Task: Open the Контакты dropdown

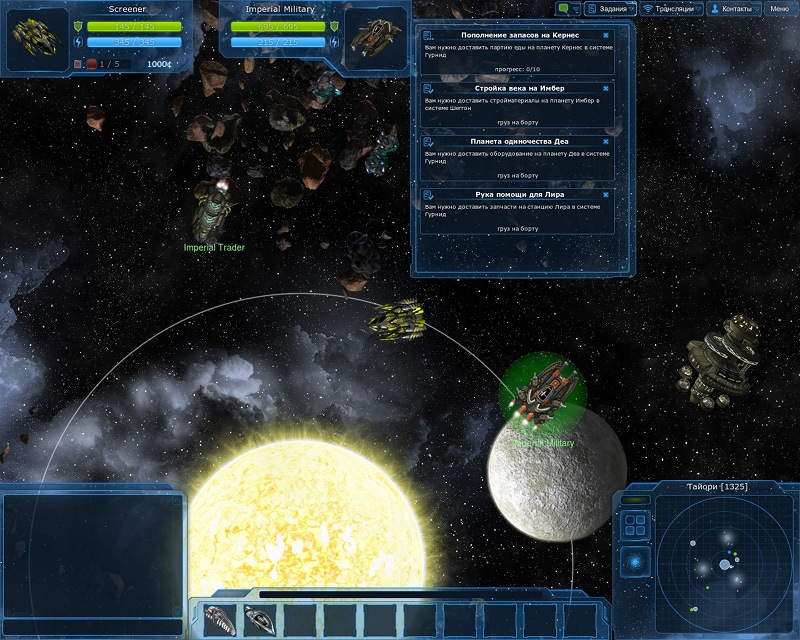Action: [x=733, y=9]
